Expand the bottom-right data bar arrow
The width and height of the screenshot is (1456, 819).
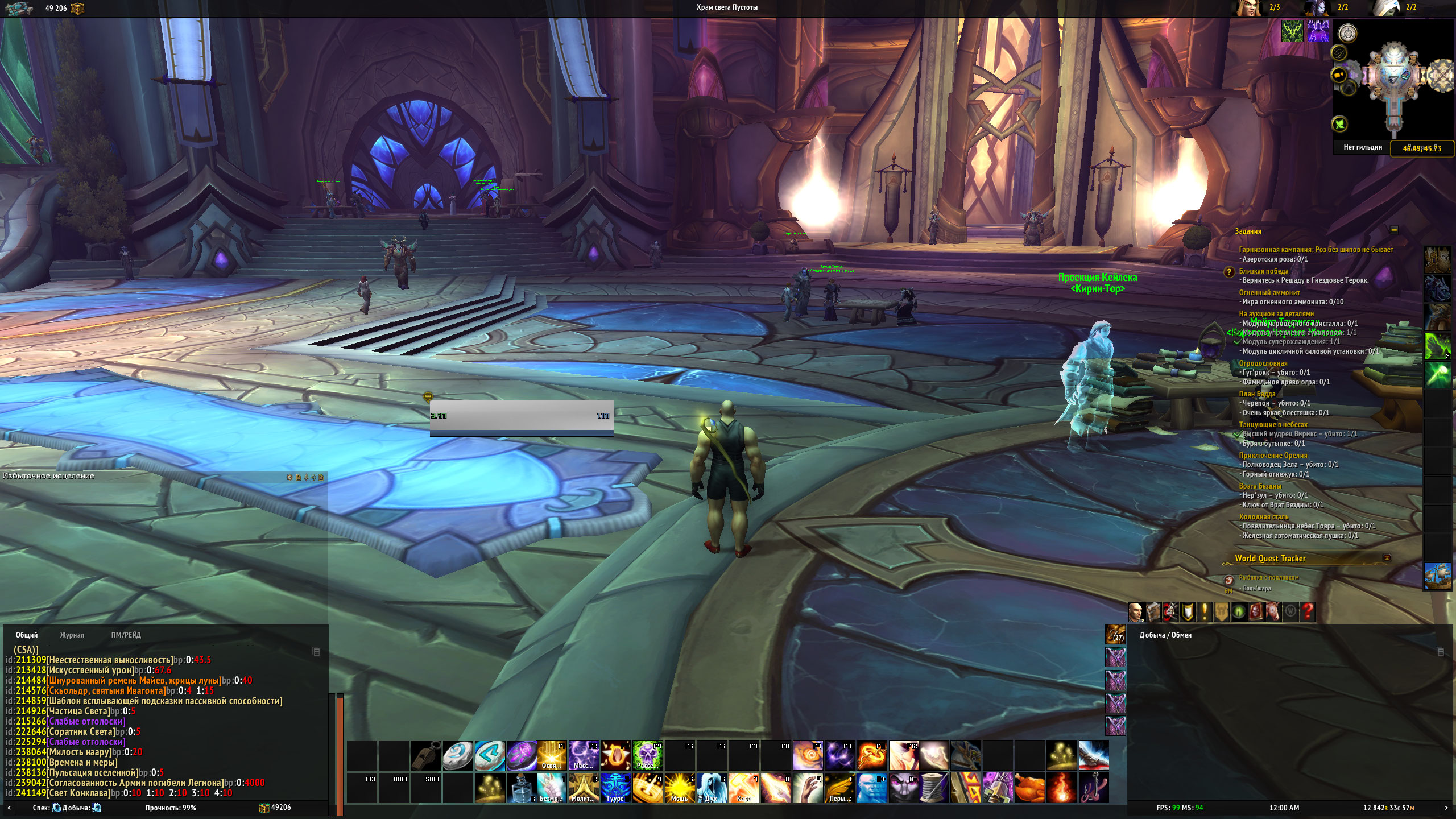(x=1447, y=808)
